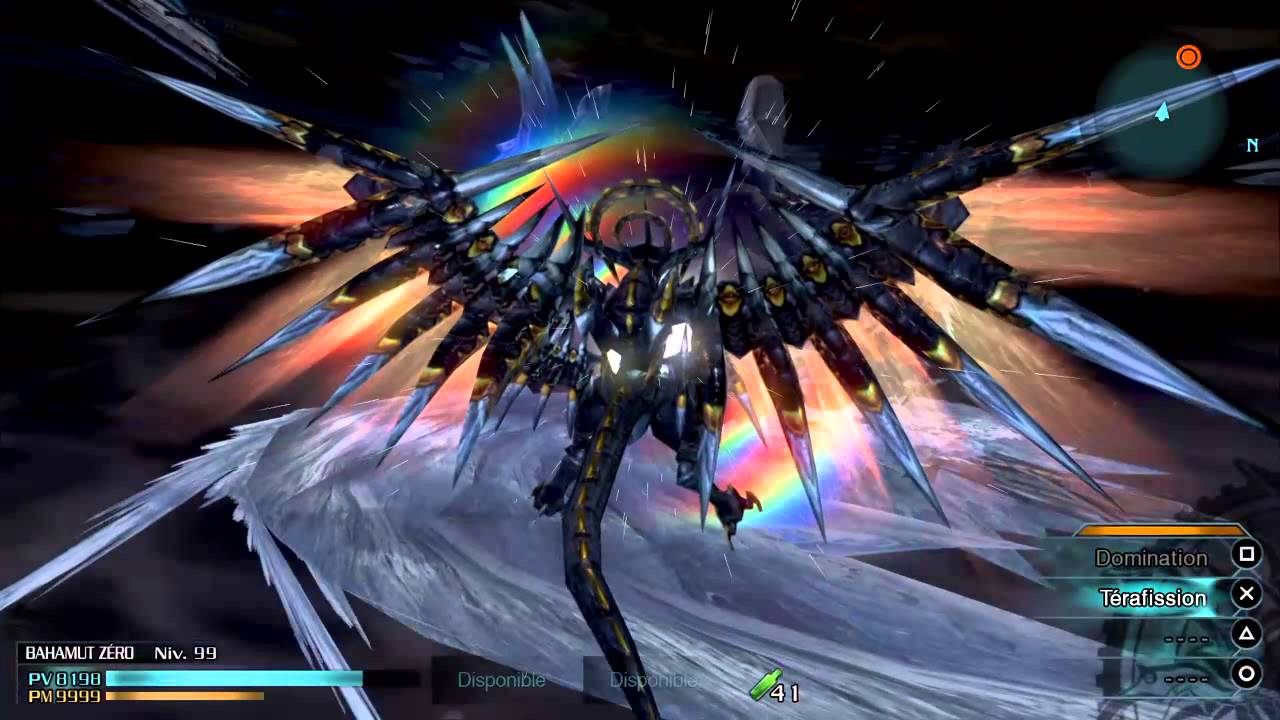Click the first Disponible party slot
1280x720 pixels.
pos(501,680)
